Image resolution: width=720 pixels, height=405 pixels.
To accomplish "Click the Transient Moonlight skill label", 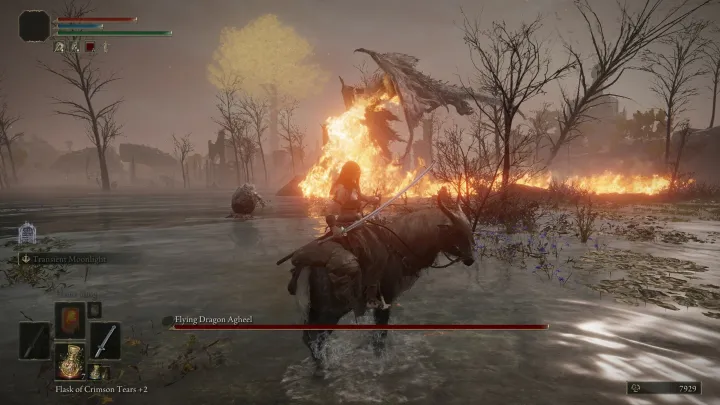I will pyautogui.click(x=66, y=258).
